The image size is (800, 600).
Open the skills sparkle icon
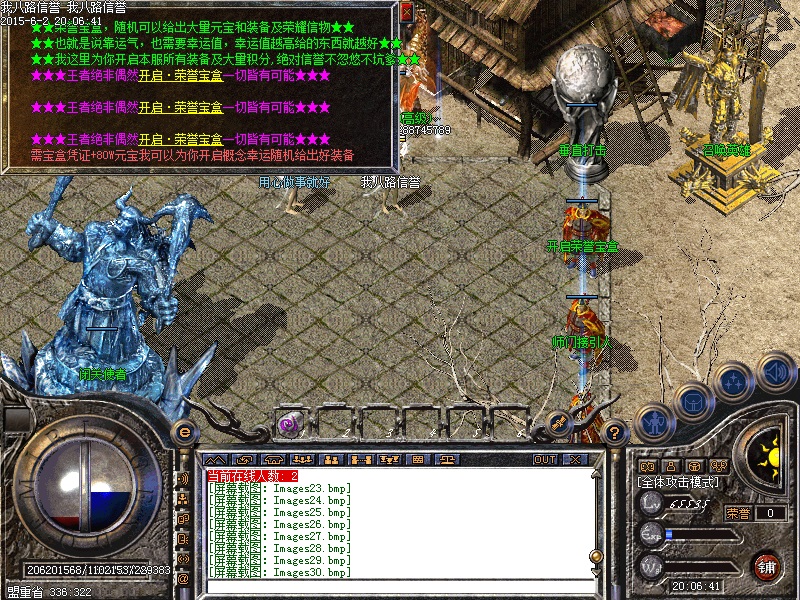click(x=733, y=382)
